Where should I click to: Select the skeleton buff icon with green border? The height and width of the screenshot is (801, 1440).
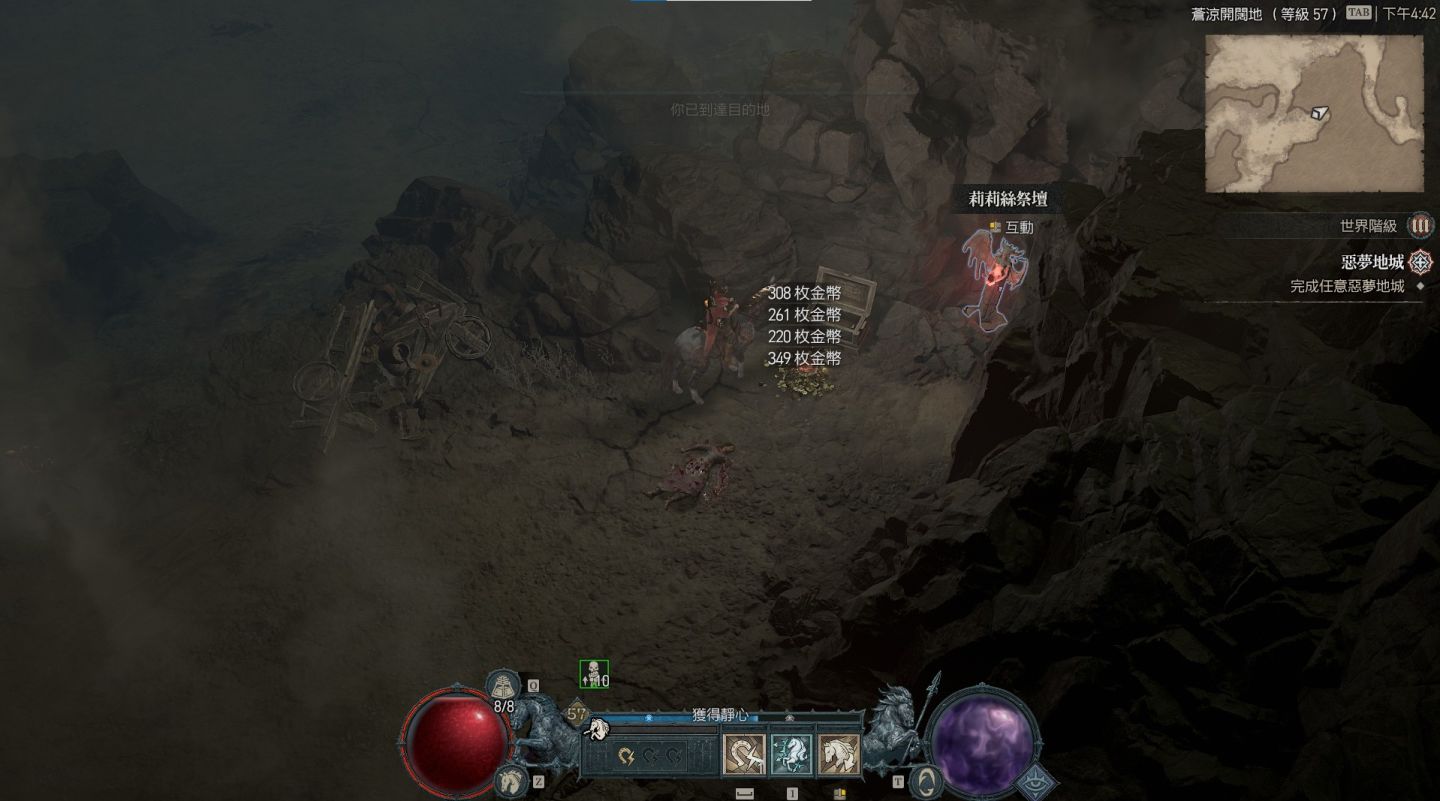click(x=593, y=675)
